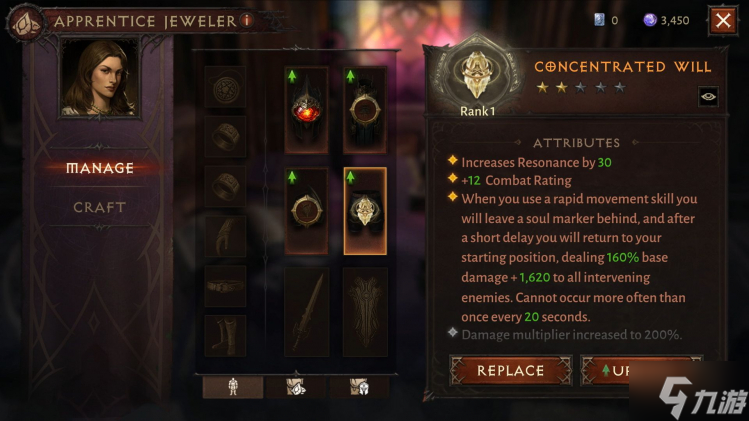Open the info icon beside Apprentice Jeweler
Image resolution: width=749 pixels, height=421 pixels.
click(x=247, y=20)
